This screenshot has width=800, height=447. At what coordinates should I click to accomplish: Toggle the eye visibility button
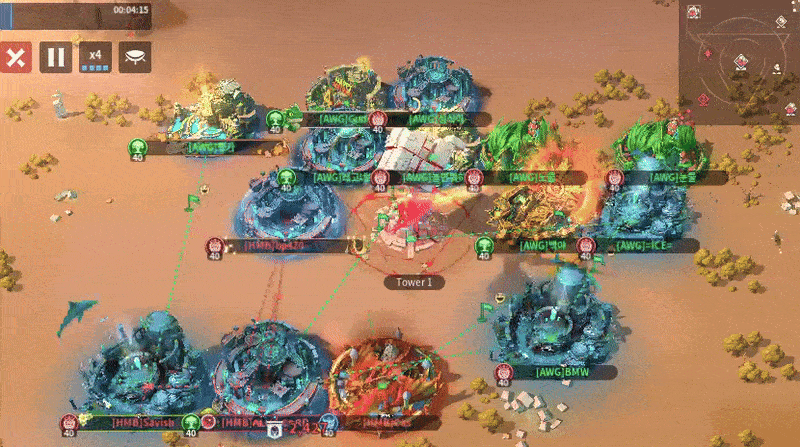coord(135,57)
